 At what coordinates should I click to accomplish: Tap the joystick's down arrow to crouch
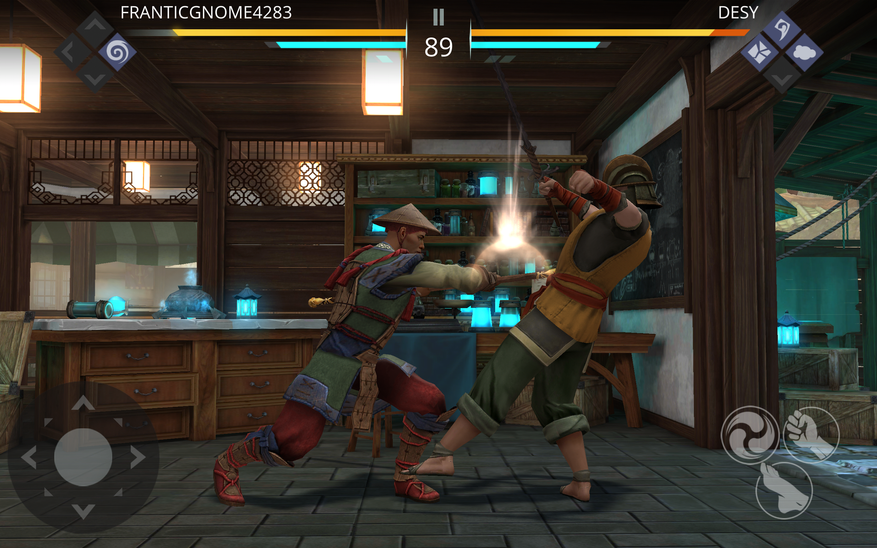[83, 510]
